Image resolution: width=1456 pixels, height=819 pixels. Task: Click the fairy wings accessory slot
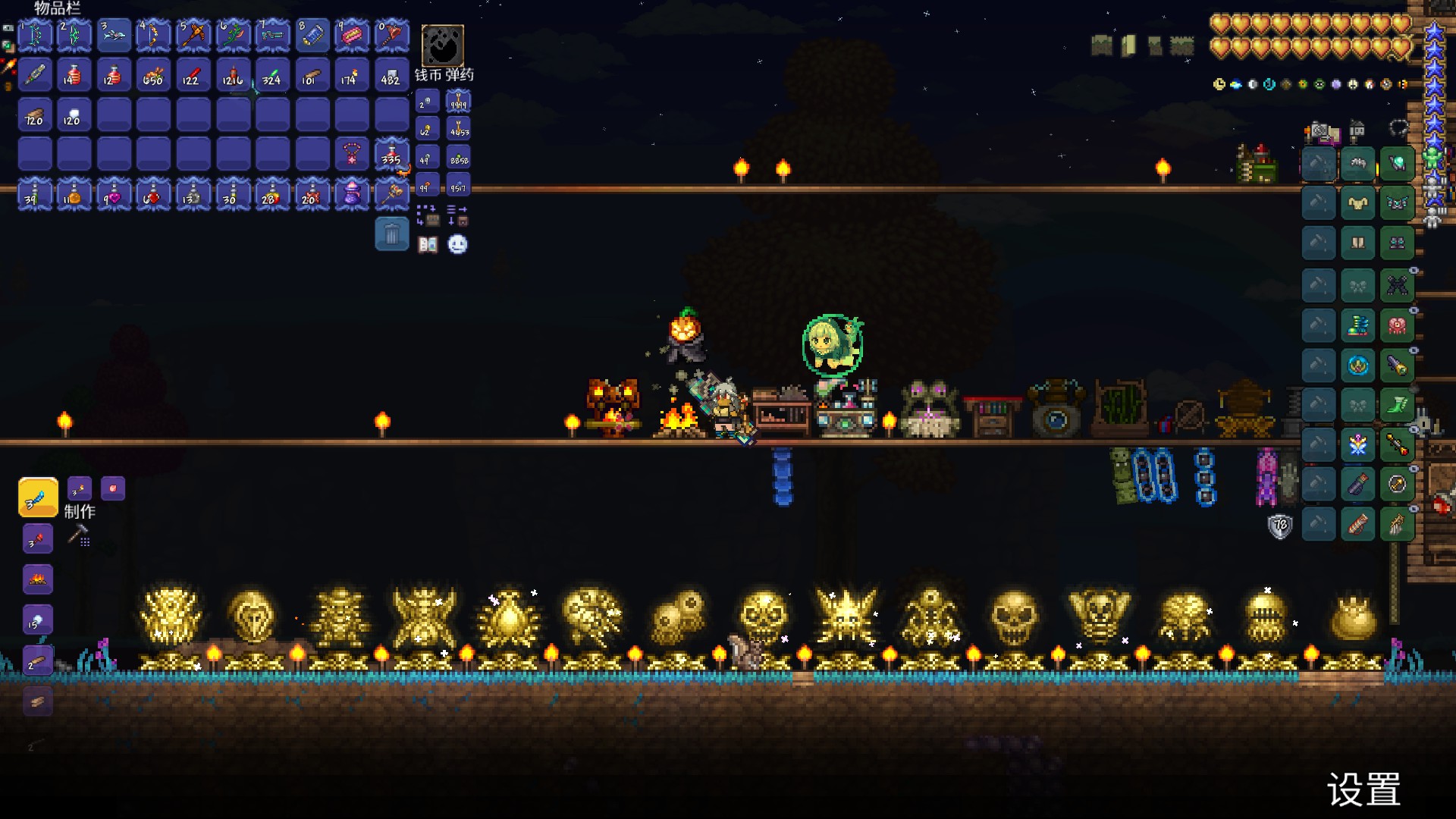pos(1357,444)
